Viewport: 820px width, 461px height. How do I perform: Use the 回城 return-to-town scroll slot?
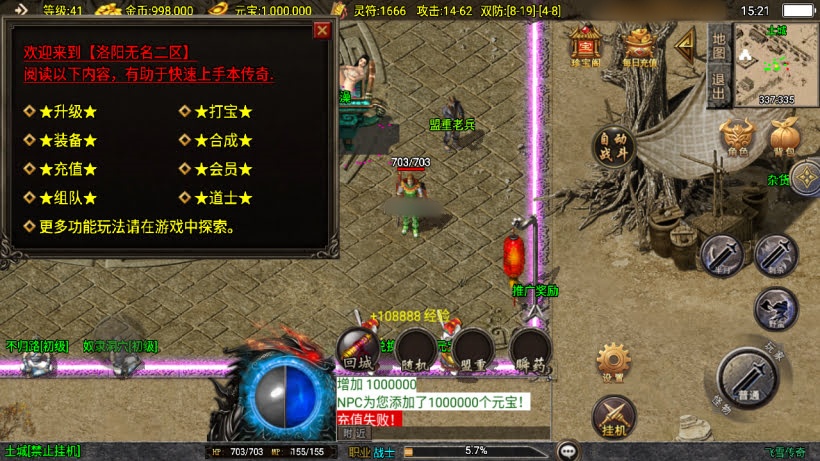coord(357,350)
